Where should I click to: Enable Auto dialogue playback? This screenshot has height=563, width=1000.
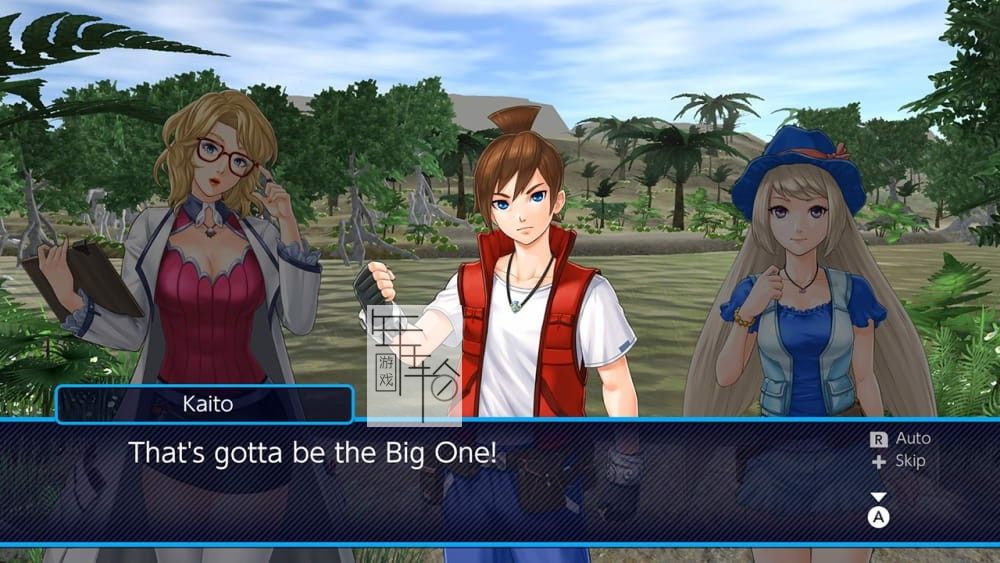tap(900, 438)
